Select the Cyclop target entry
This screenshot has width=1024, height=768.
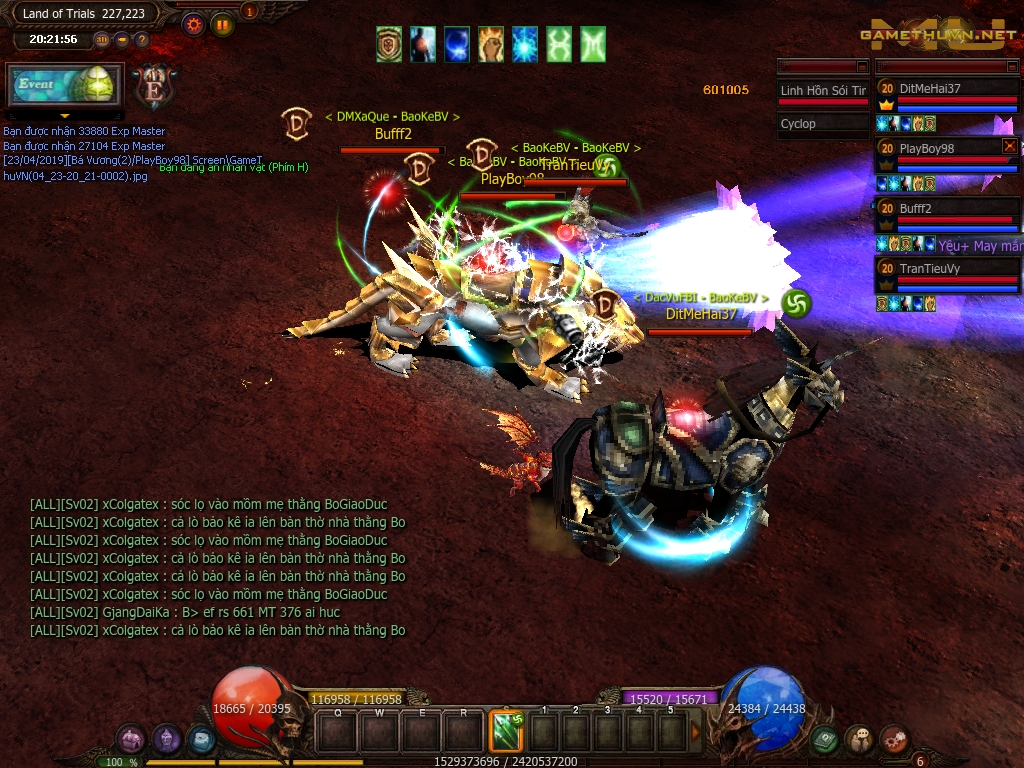(822, 124)
